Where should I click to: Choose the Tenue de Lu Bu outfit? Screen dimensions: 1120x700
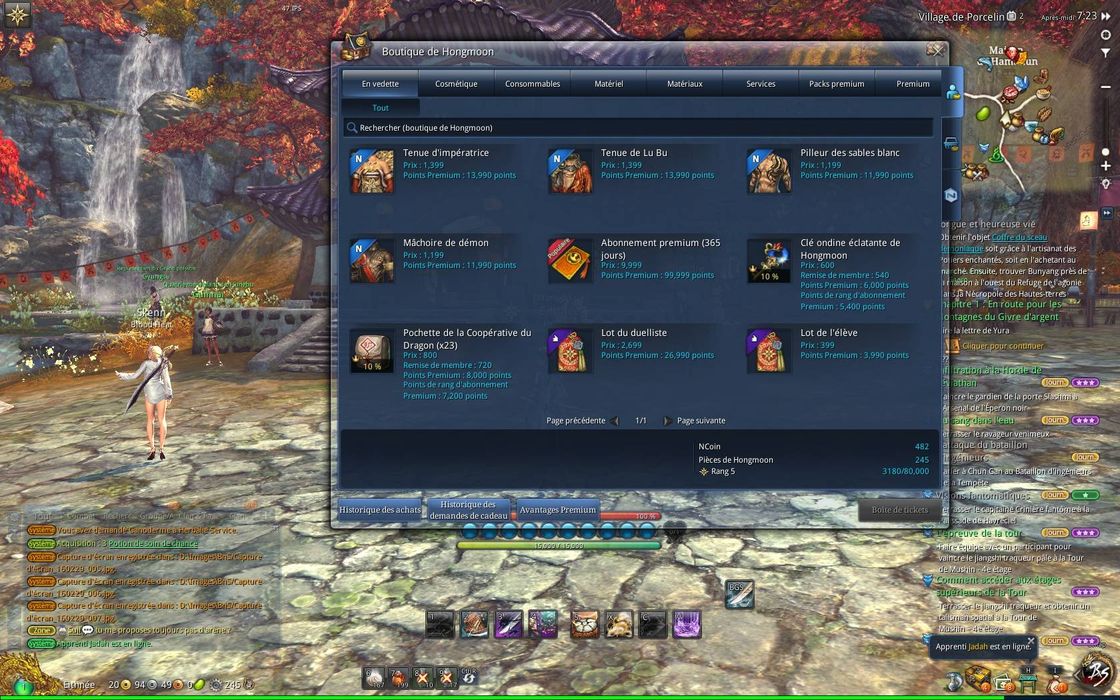pos(633,153)
